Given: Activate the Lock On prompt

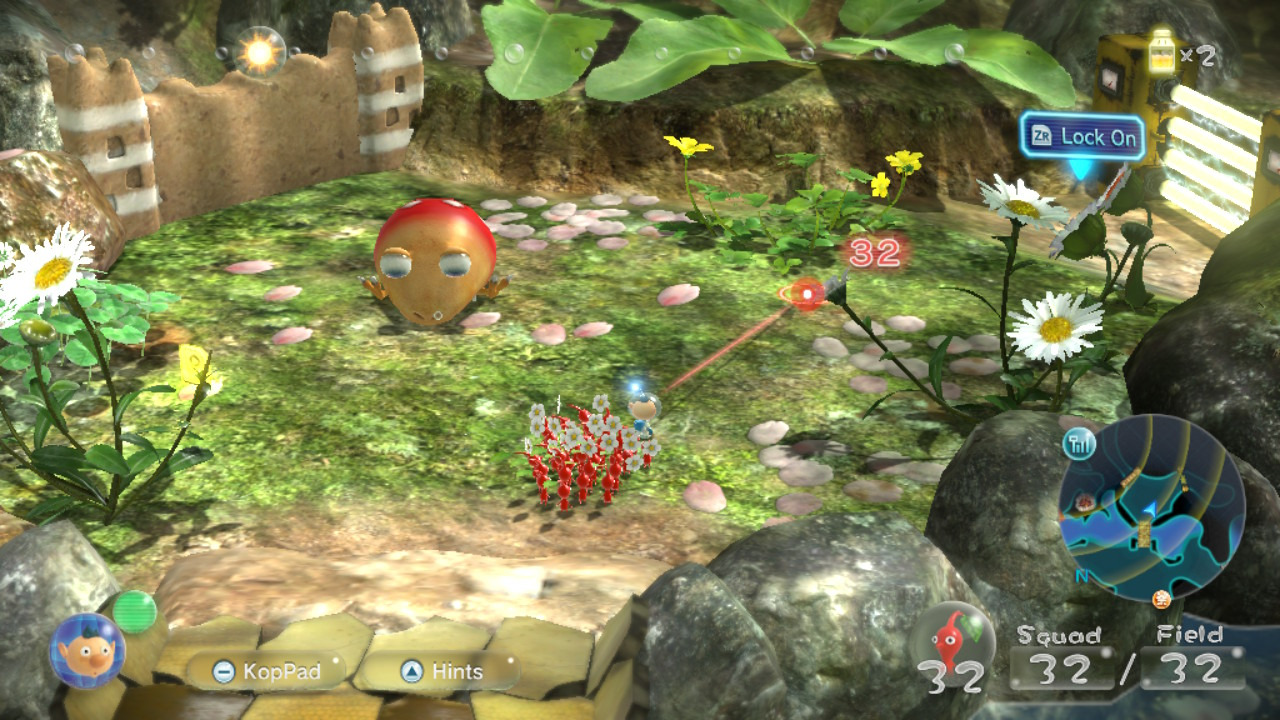Looking at the screenshot, I should pyautogui.click(x=1083, y=138).
